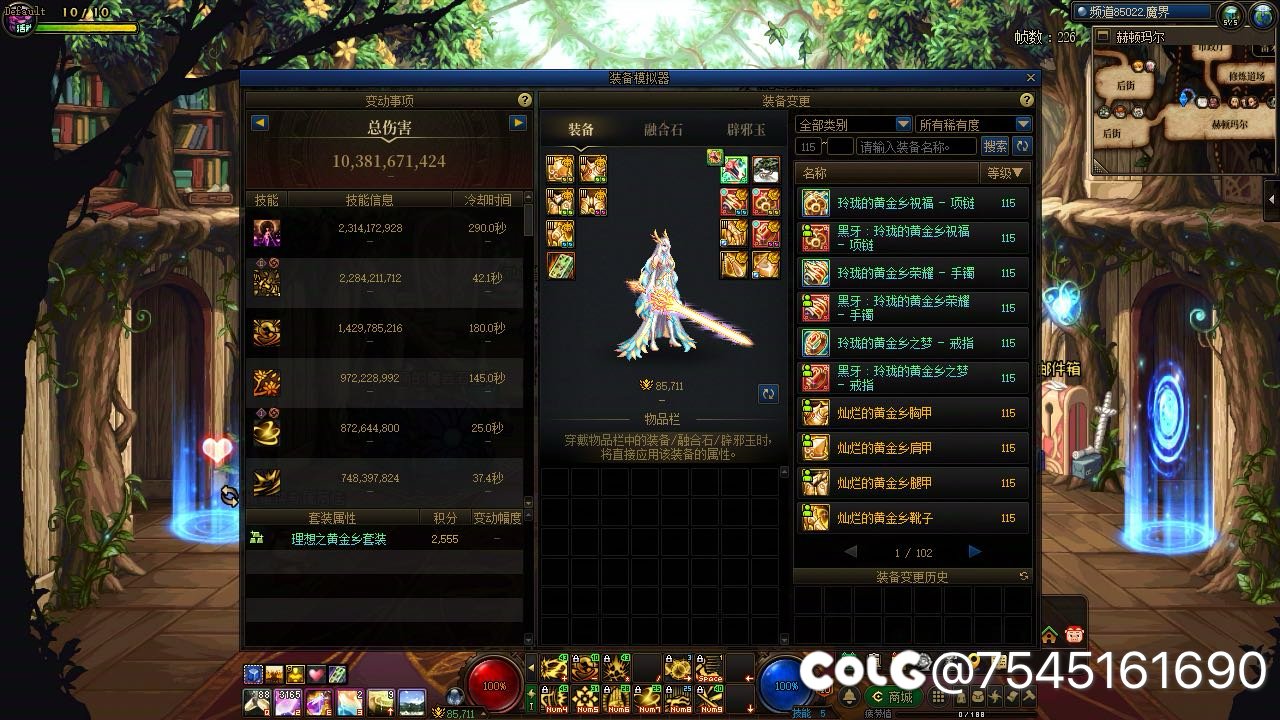
Task: Select the 玲珑的黄金乡祝福 necklace icon in list
Action: 815,202
